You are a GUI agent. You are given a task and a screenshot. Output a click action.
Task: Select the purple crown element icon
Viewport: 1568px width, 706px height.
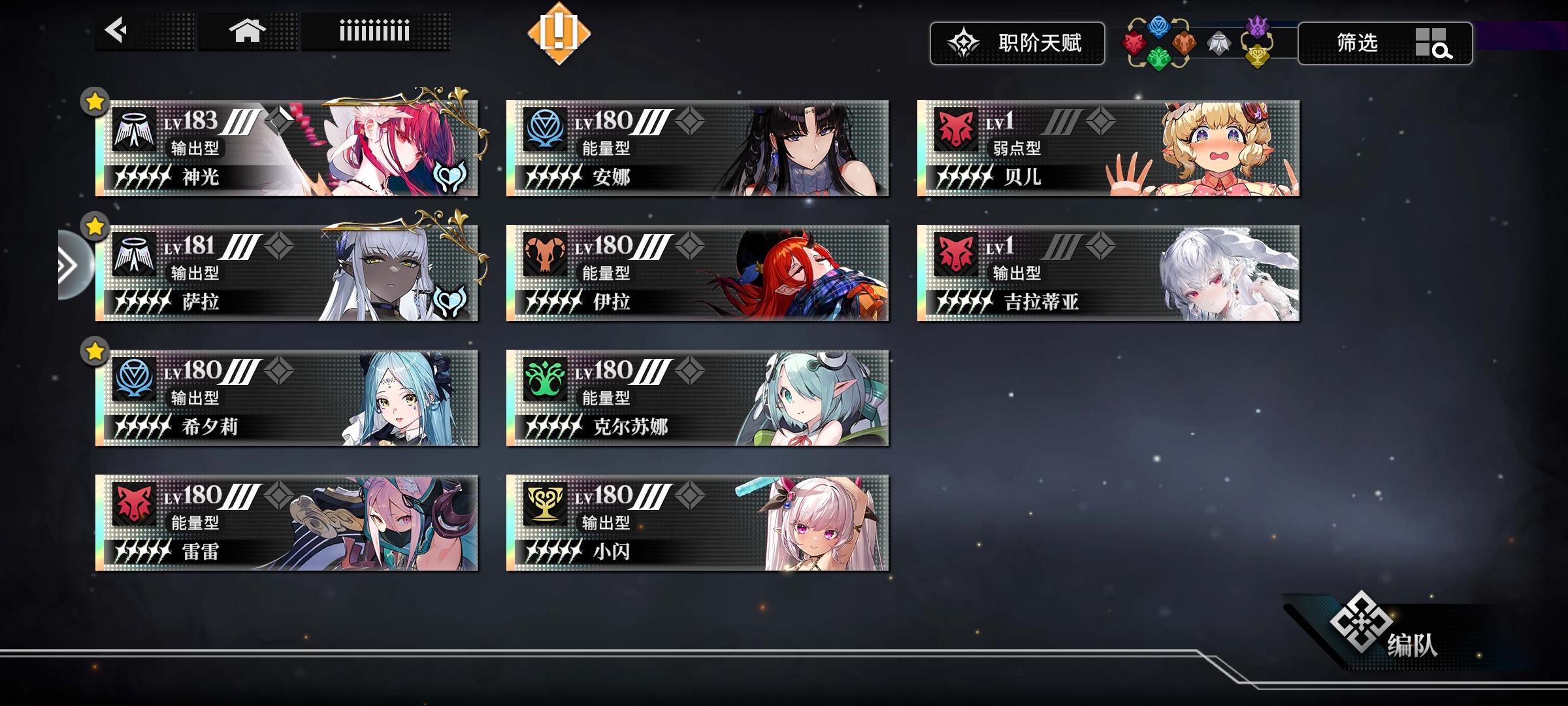pos(1258,25)
